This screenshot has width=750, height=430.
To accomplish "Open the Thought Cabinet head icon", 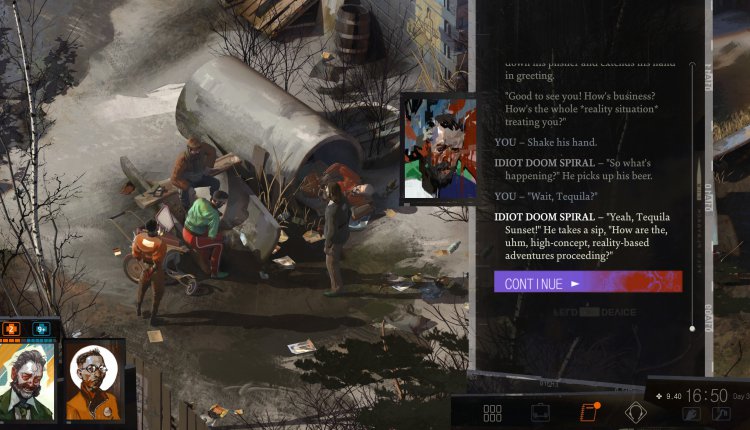I will point(636,412).
